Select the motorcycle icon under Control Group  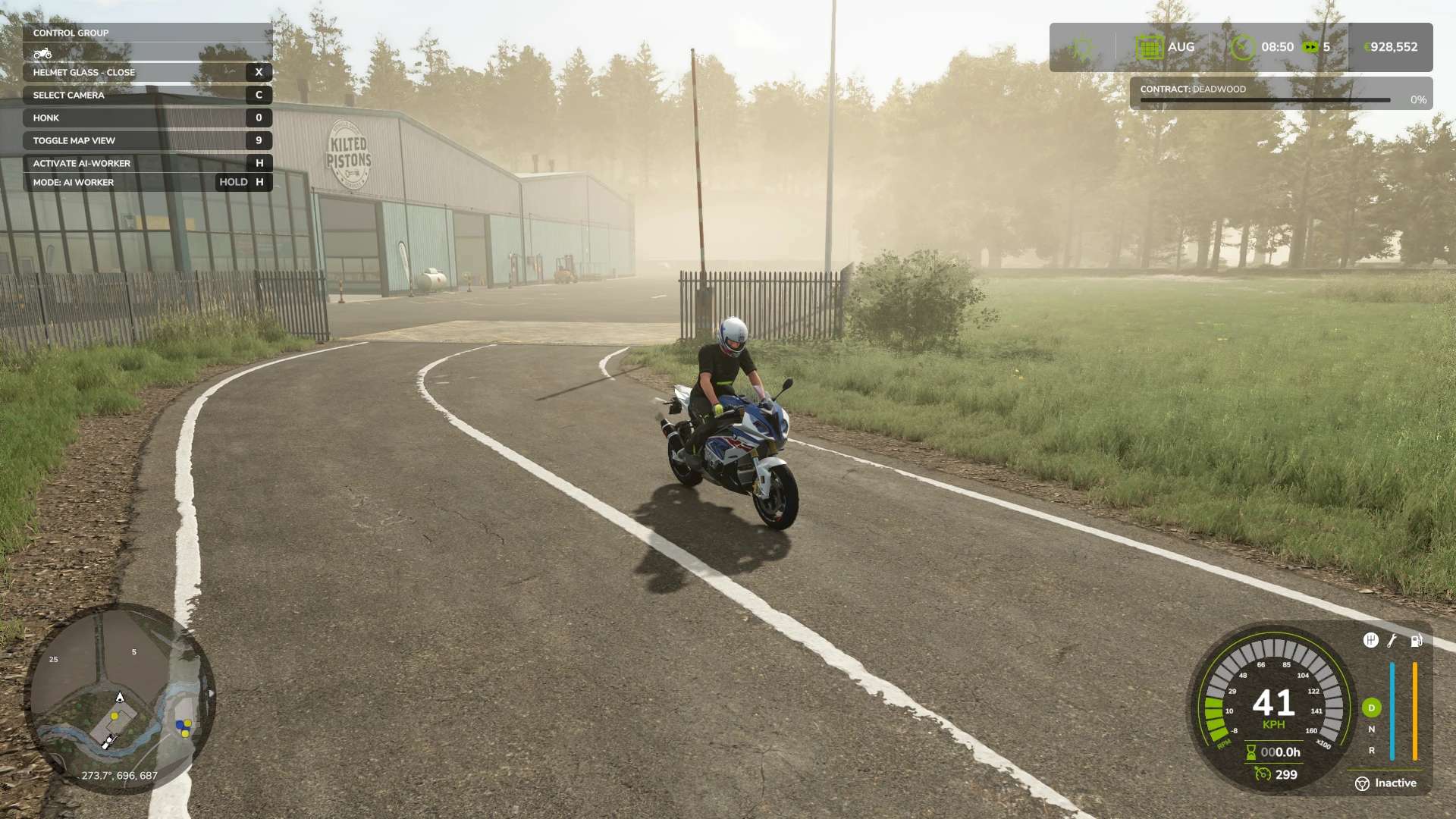pyautogui.click(x=42, y=53)
